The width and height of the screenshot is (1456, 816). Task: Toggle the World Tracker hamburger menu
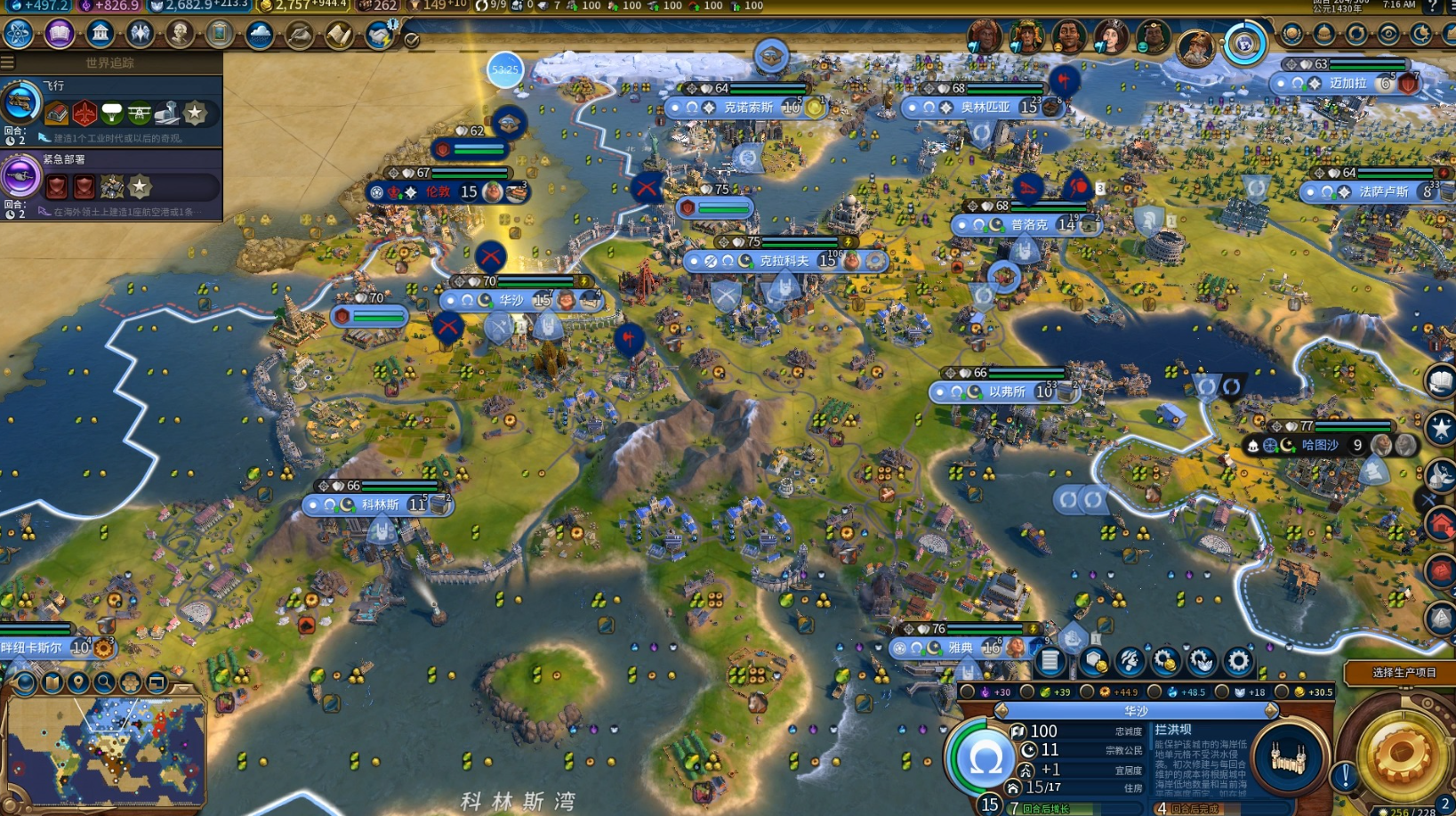coord(7,62)
